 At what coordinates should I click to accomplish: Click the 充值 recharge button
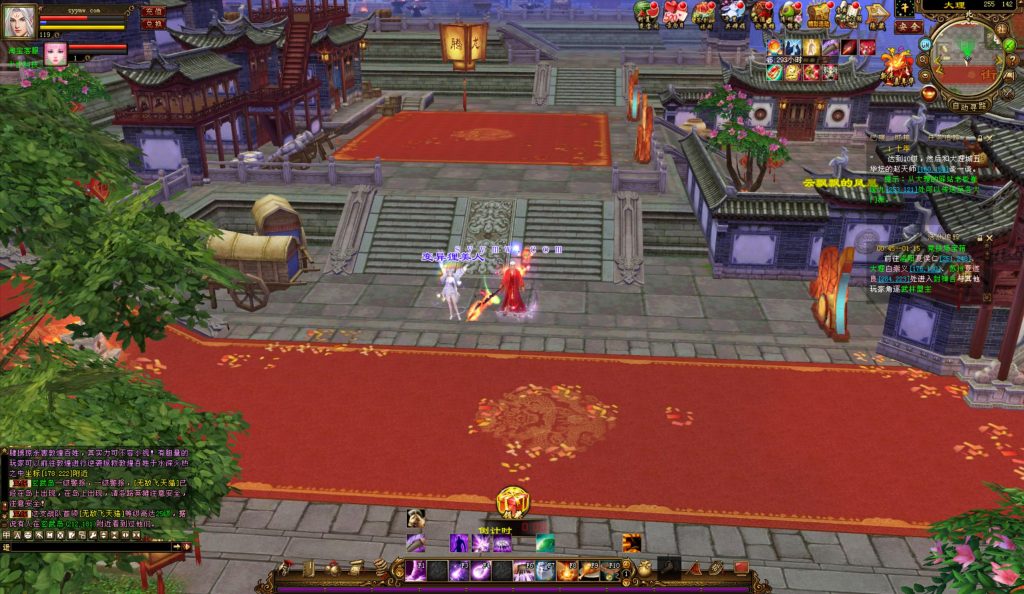coord(153,11)
